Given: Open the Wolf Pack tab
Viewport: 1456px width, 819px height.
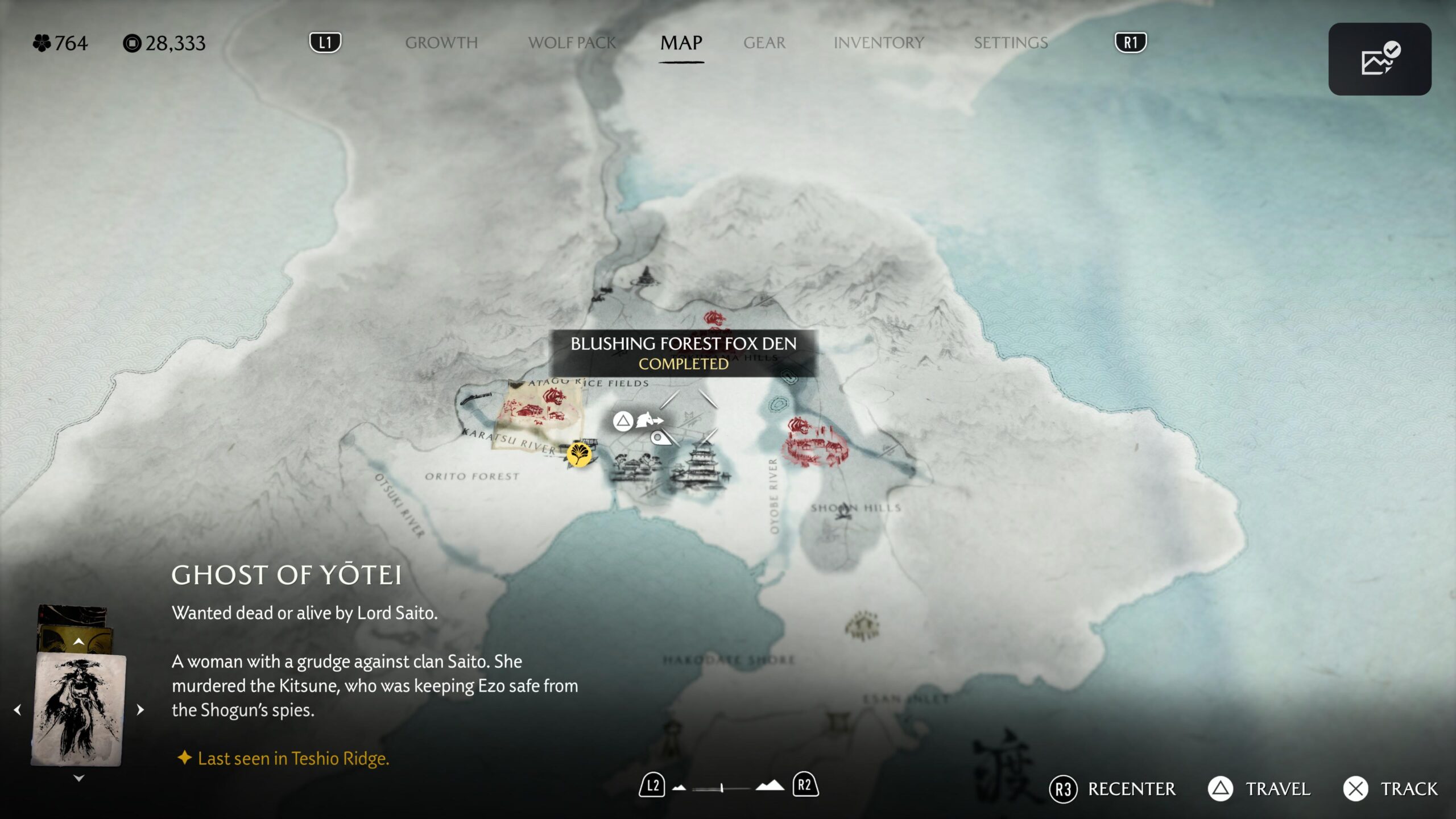Looking at the screenshot, I should (x=572, y=43).
